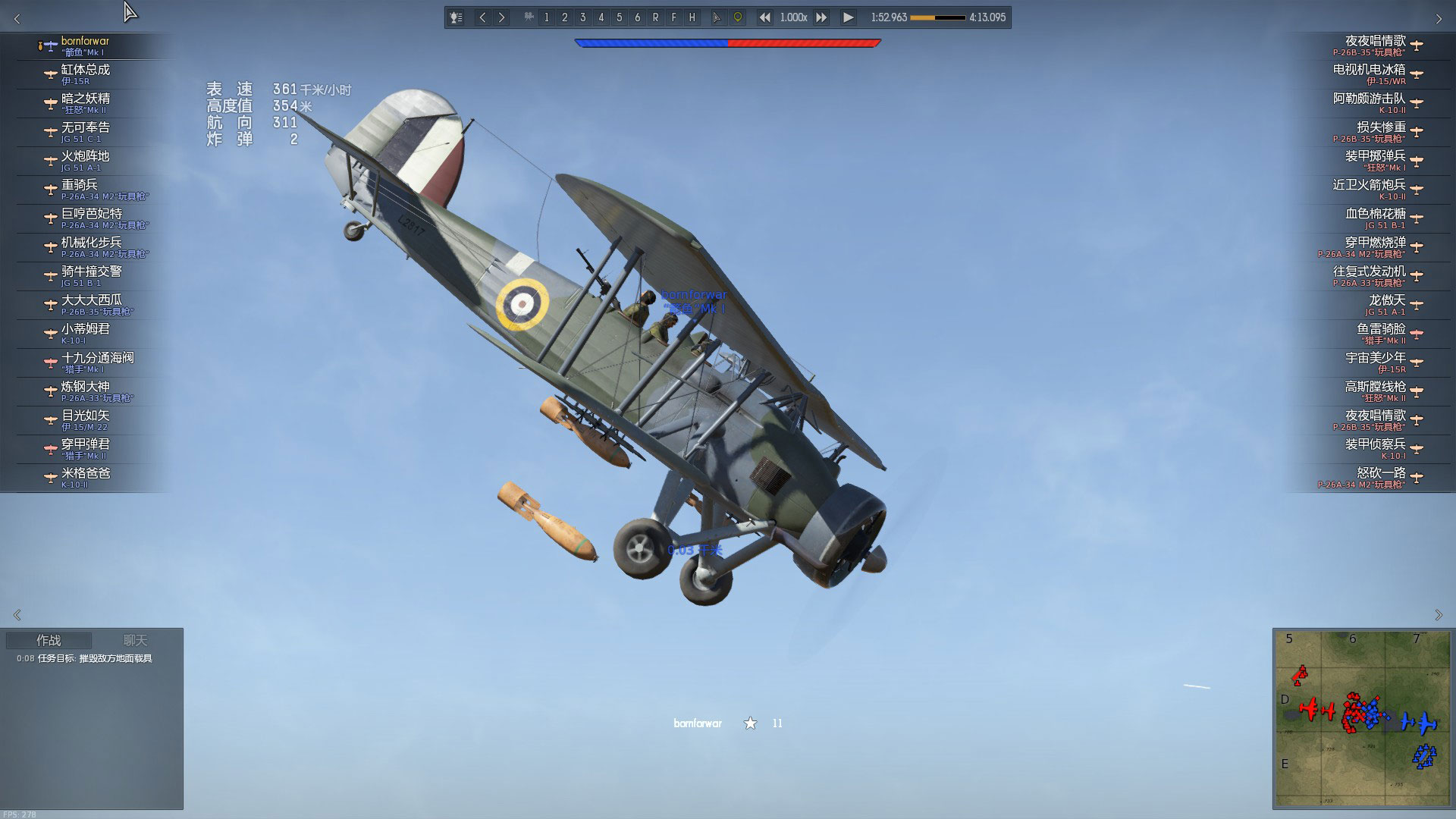Switch to the 聊天 chat tab
1456x819 pixels.
[135, 641]
